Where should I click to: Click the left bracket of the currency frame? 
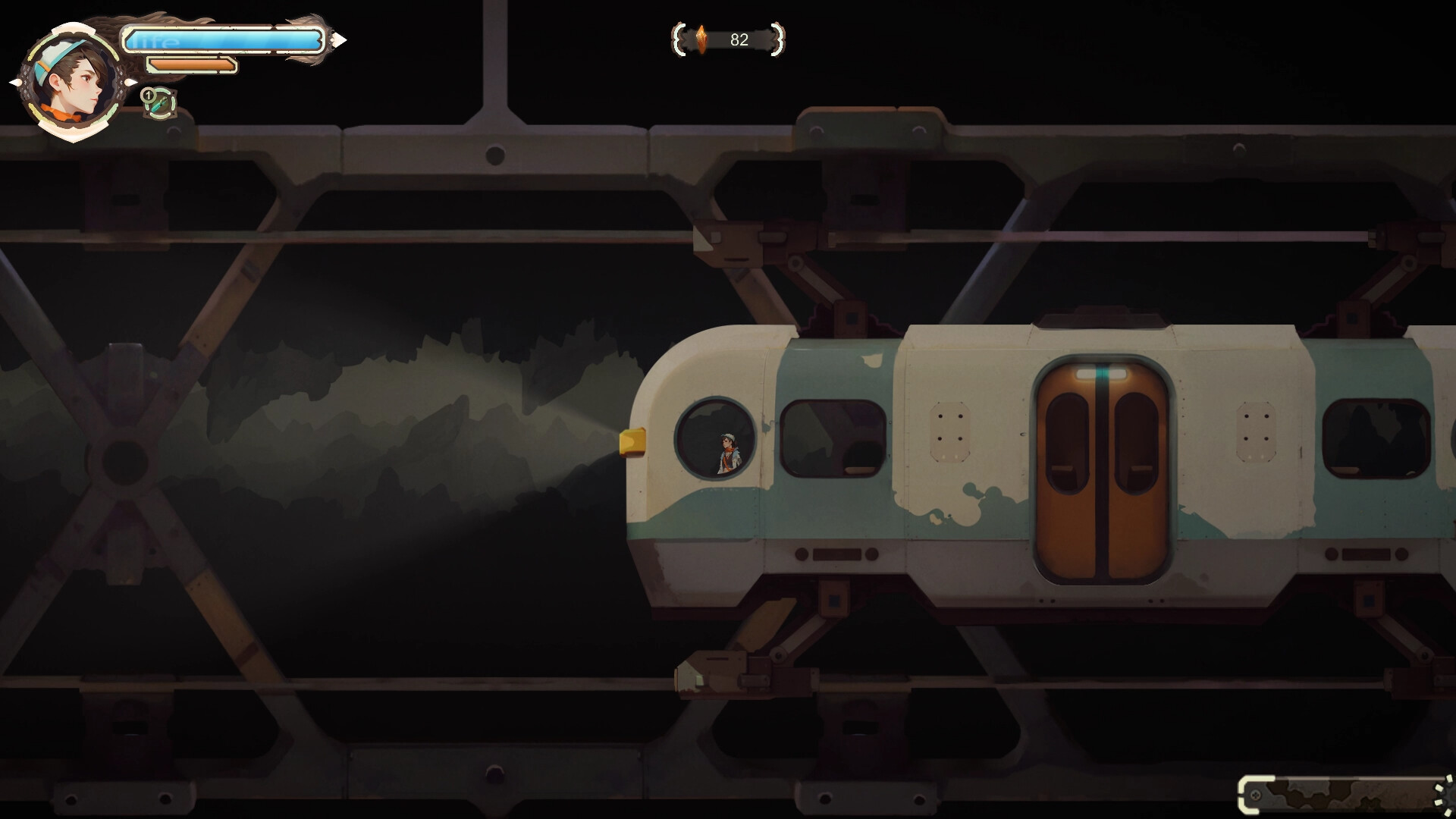pos(677,39)
